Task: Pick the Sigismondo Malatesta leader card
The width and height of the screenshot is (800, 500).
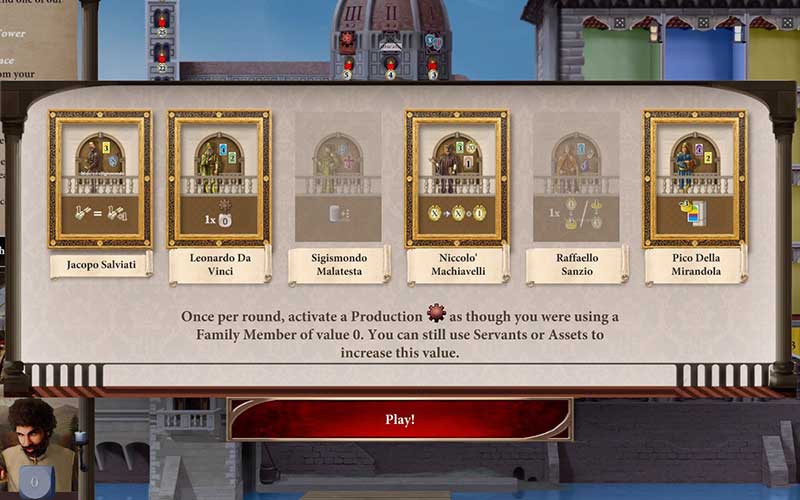Action: coord(338,179)
